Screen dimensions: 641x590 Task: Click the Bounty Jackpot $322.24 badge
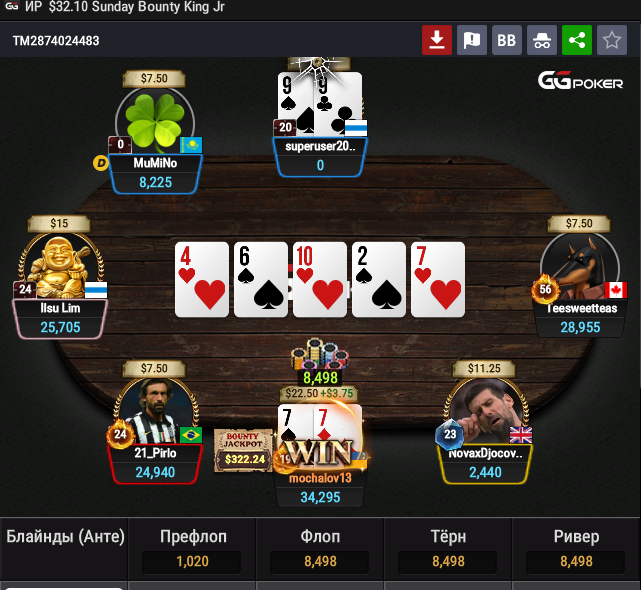coord(244,450)
